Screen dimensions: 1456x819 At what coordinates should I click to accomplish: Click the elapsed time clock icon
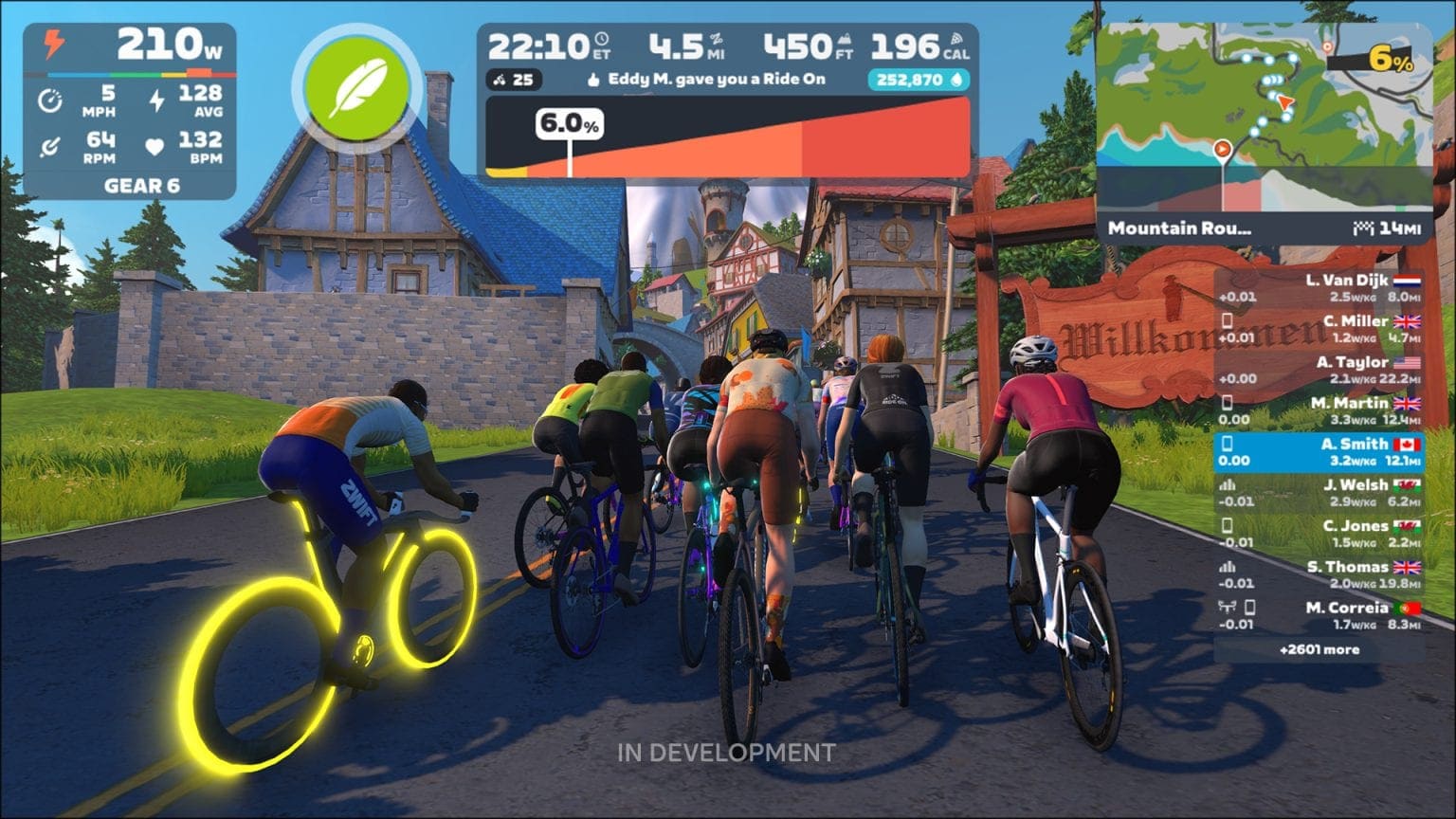tap(603, 40)
